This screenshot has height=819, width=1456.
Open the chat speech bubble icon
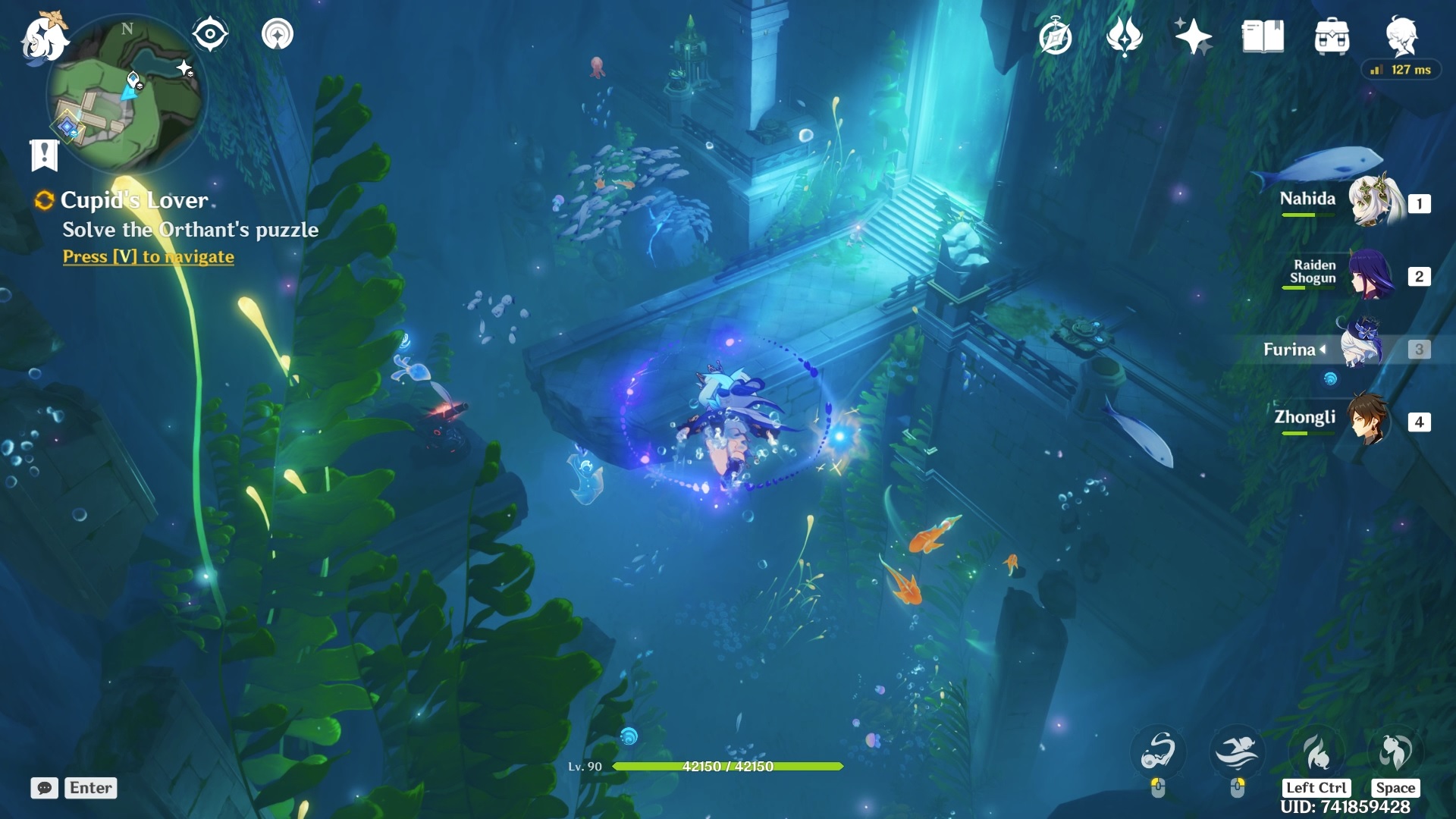(44, 788)
